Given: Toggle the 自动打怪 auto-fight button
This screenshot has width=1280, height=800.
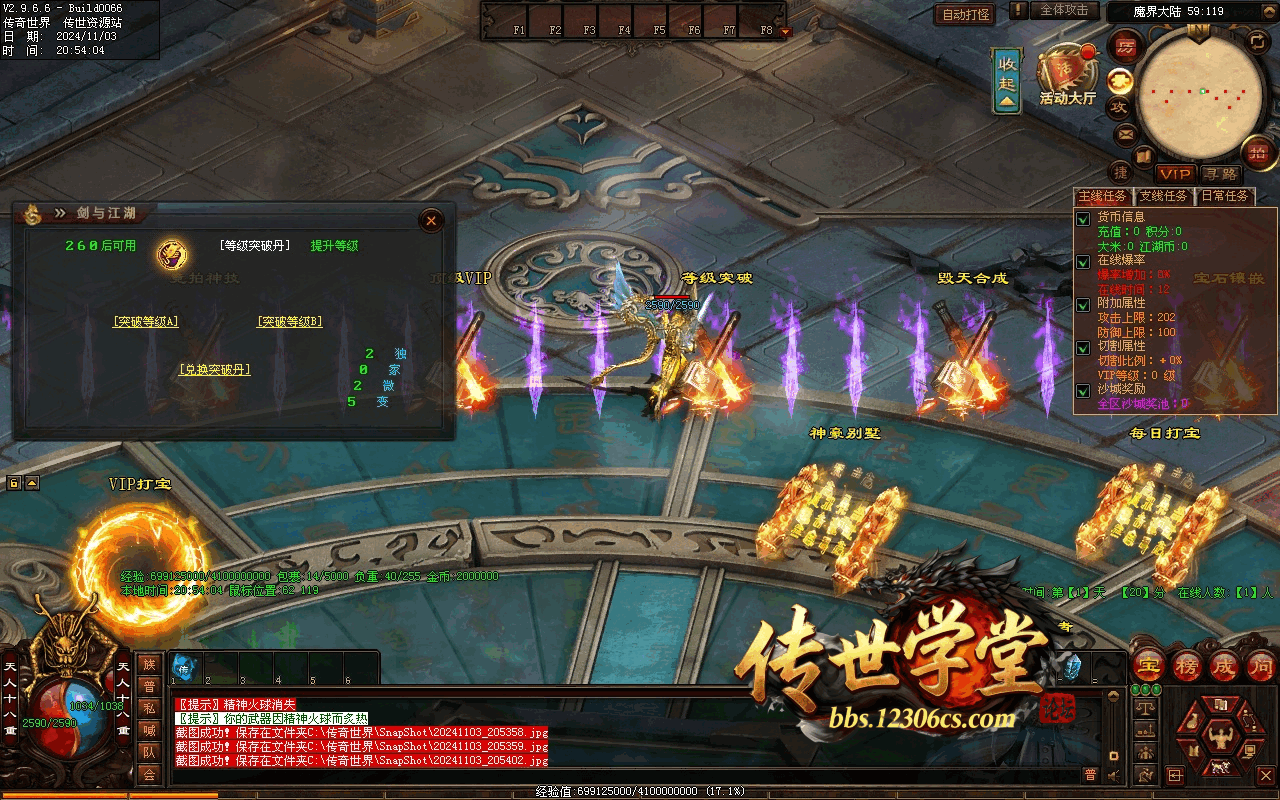Looking at the screenshot, I should click(x=964, y=15).
